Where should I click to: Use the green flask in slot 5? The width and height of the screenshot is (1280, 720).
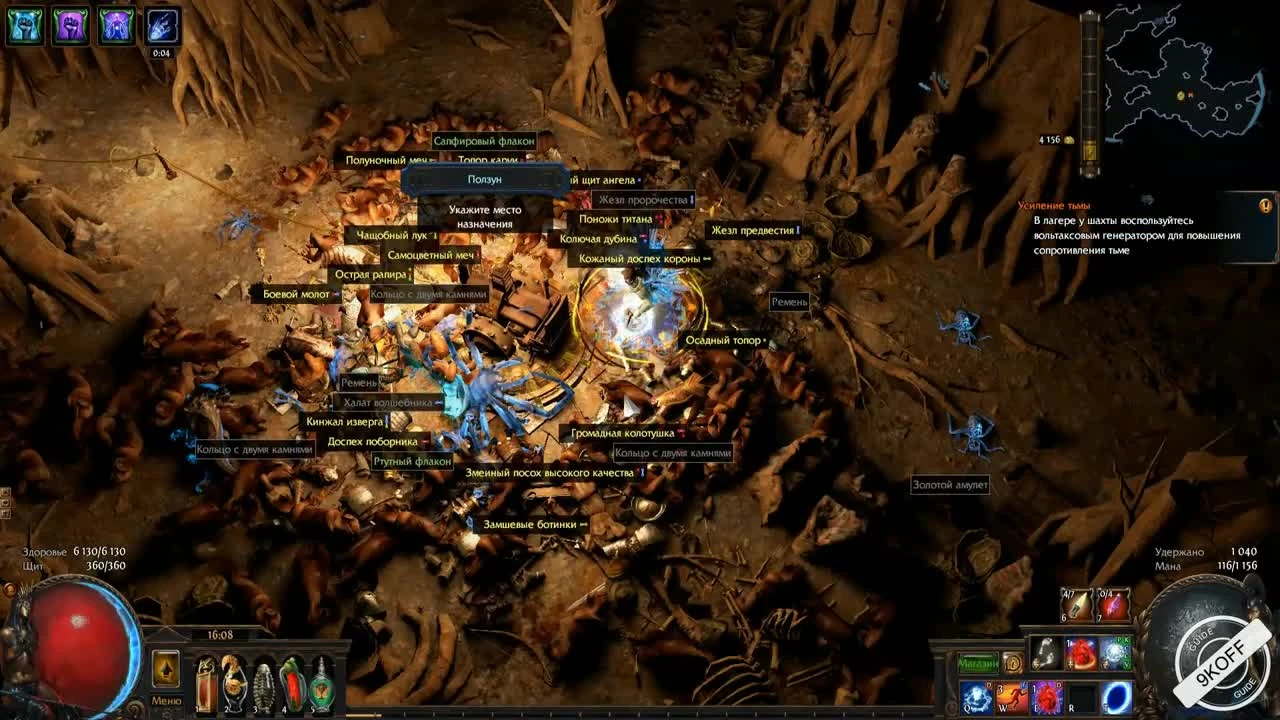click(321, 683)
